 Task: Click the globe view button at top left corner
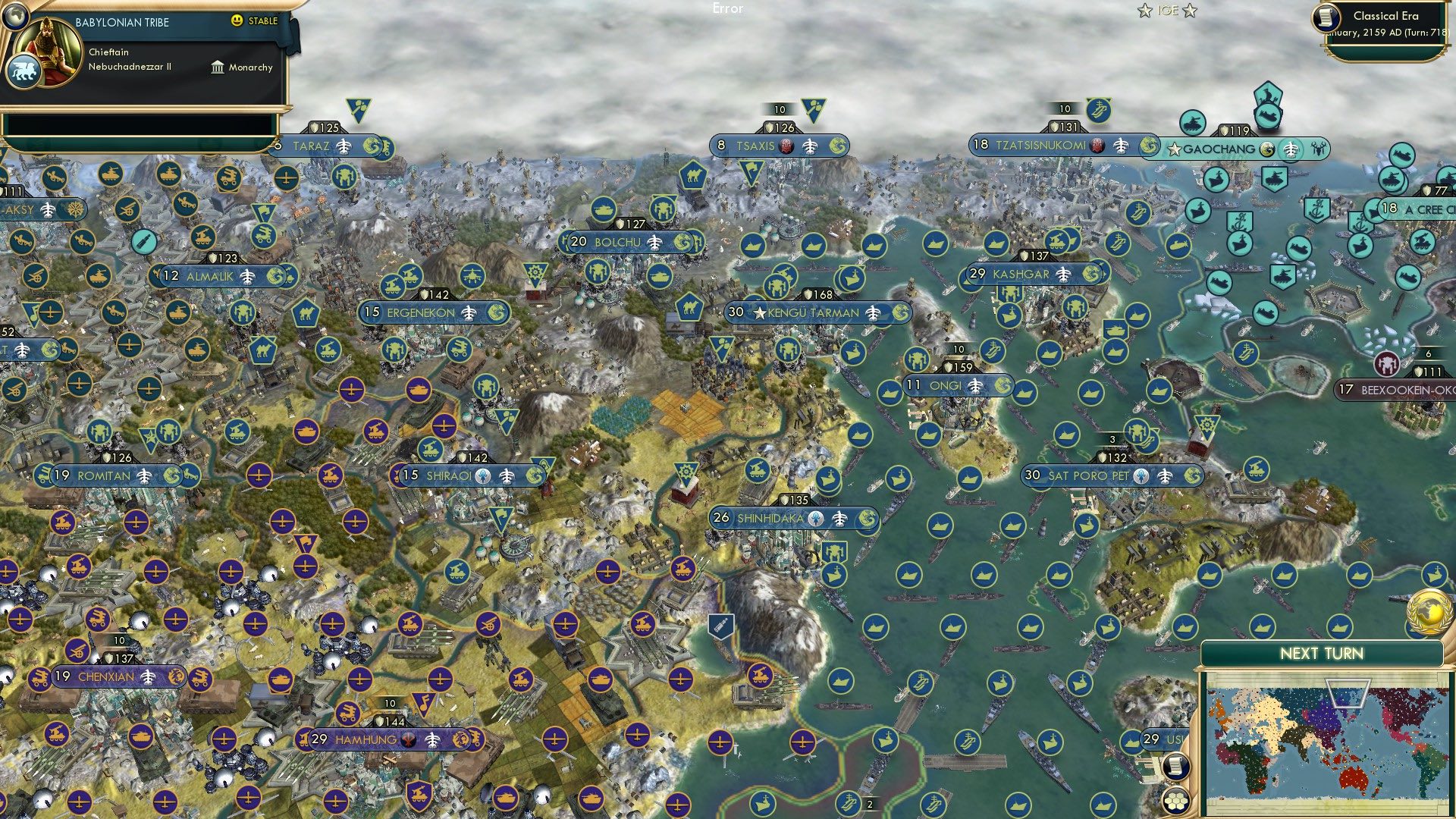(16, 17)
